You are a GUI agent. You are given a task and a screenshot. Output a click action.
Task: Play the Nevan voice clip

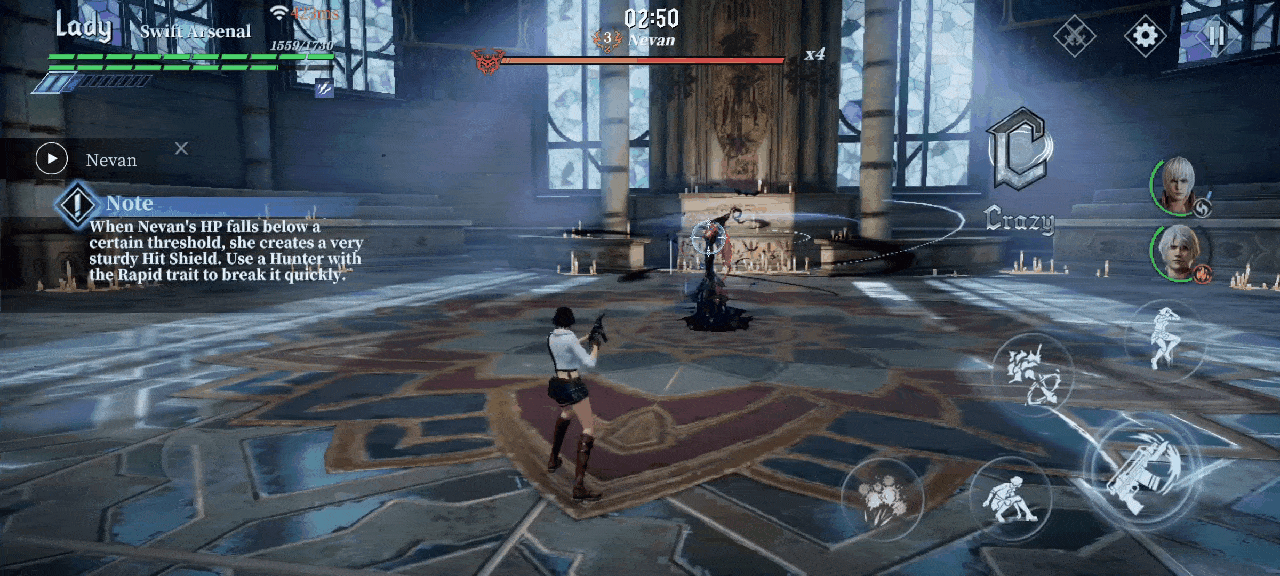pyautogui.click(x=51, y=159)
